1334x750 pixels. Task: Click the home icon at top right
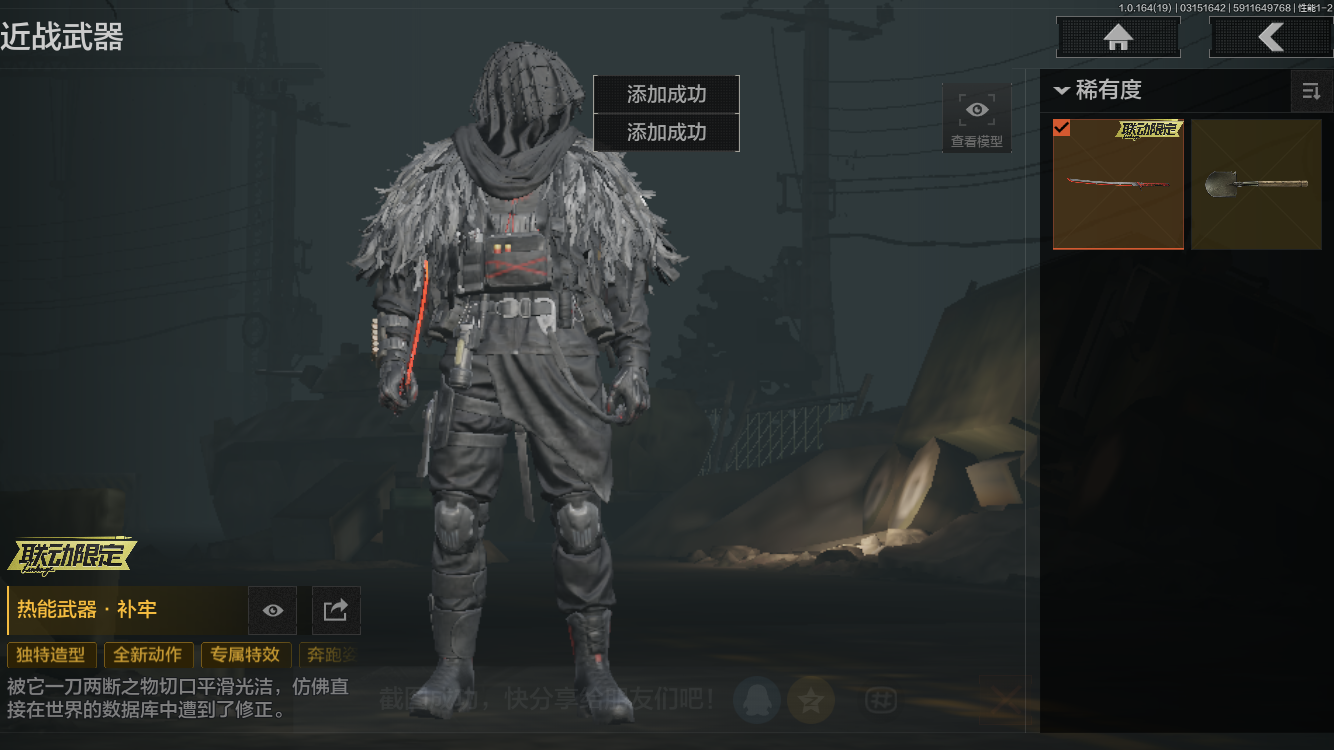[x=1117, y=37]
